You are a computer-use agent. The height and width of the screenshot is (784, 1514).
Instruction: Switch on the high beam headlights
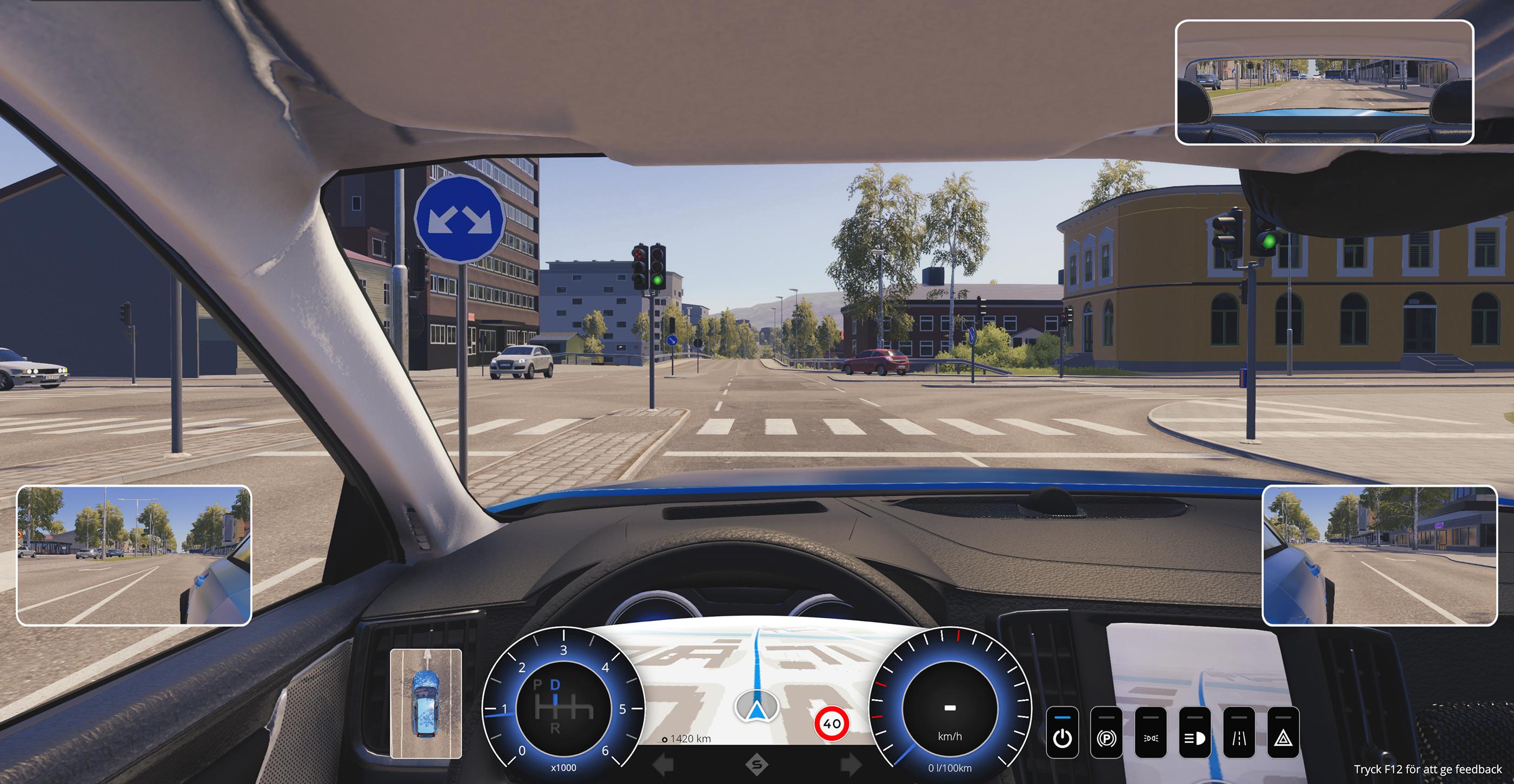coord(1194,734)
